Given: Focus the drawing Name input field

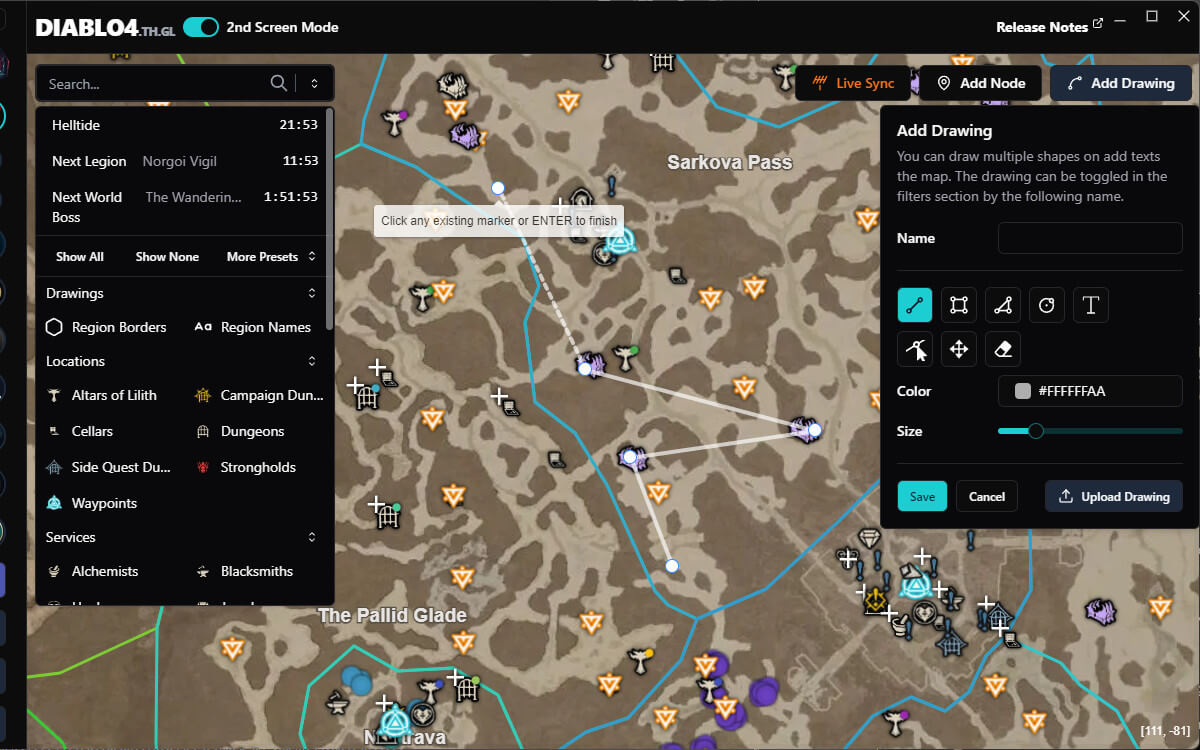Looking at the screenshot, I should click(x=1090, y=238).
